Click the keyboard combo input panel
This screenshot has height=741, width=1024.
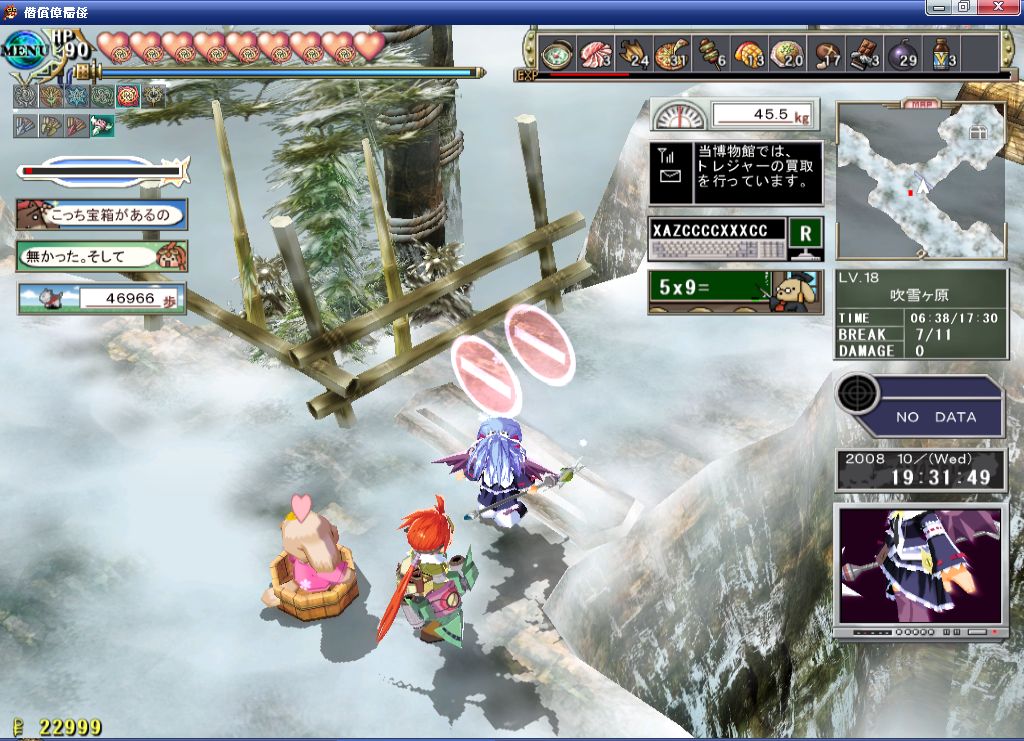(717, 240)
